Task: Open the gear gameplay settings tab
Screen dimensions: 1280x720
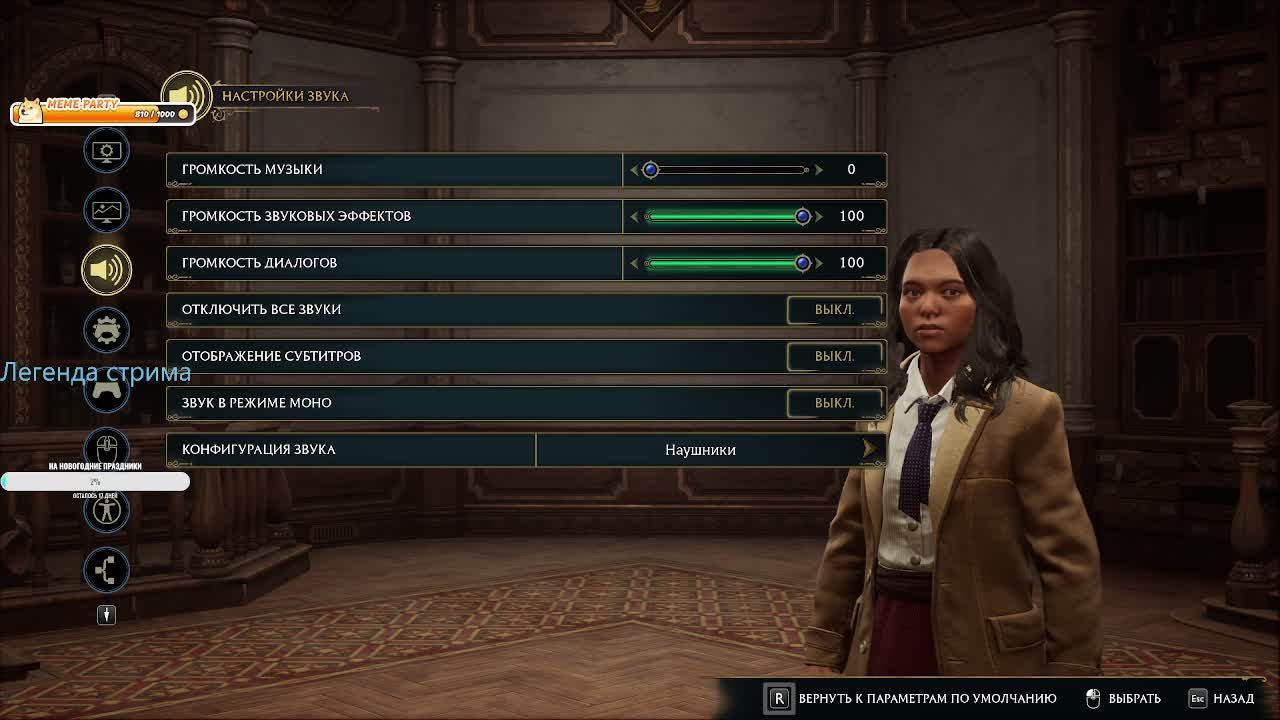Action: pyautogui.click(x=107, y=329)
